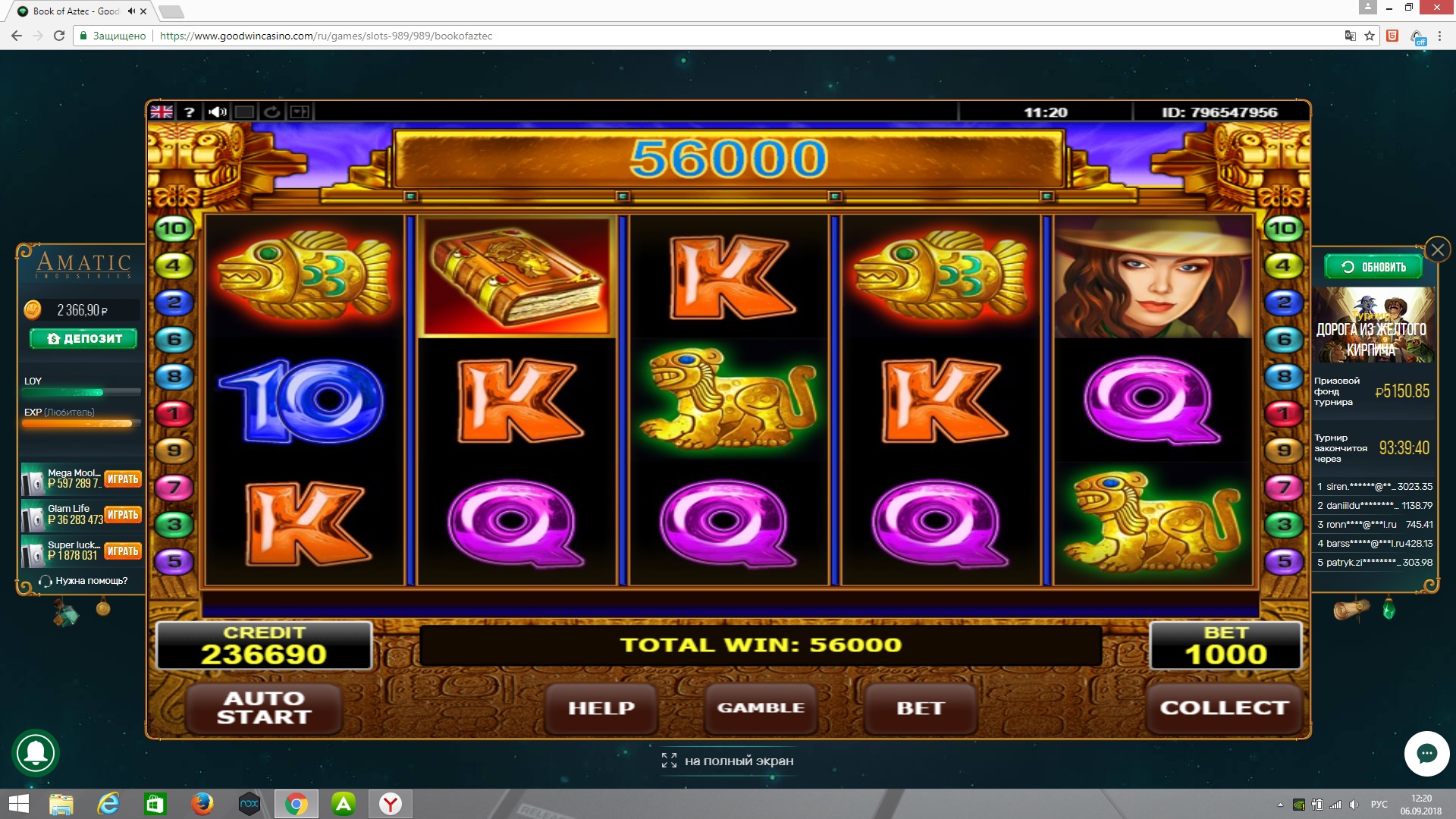The width and height of the screenshot is (1456, 819).
Task: Open the live chat bubble
Action: (1426, 754)
